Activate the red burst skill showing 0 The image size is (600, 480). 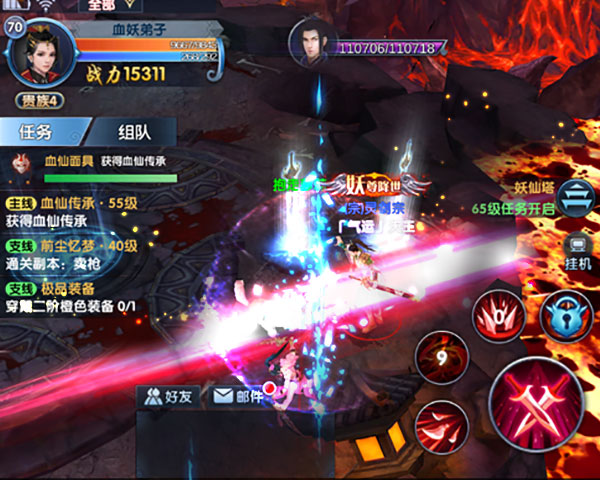(x=502, y=318)
